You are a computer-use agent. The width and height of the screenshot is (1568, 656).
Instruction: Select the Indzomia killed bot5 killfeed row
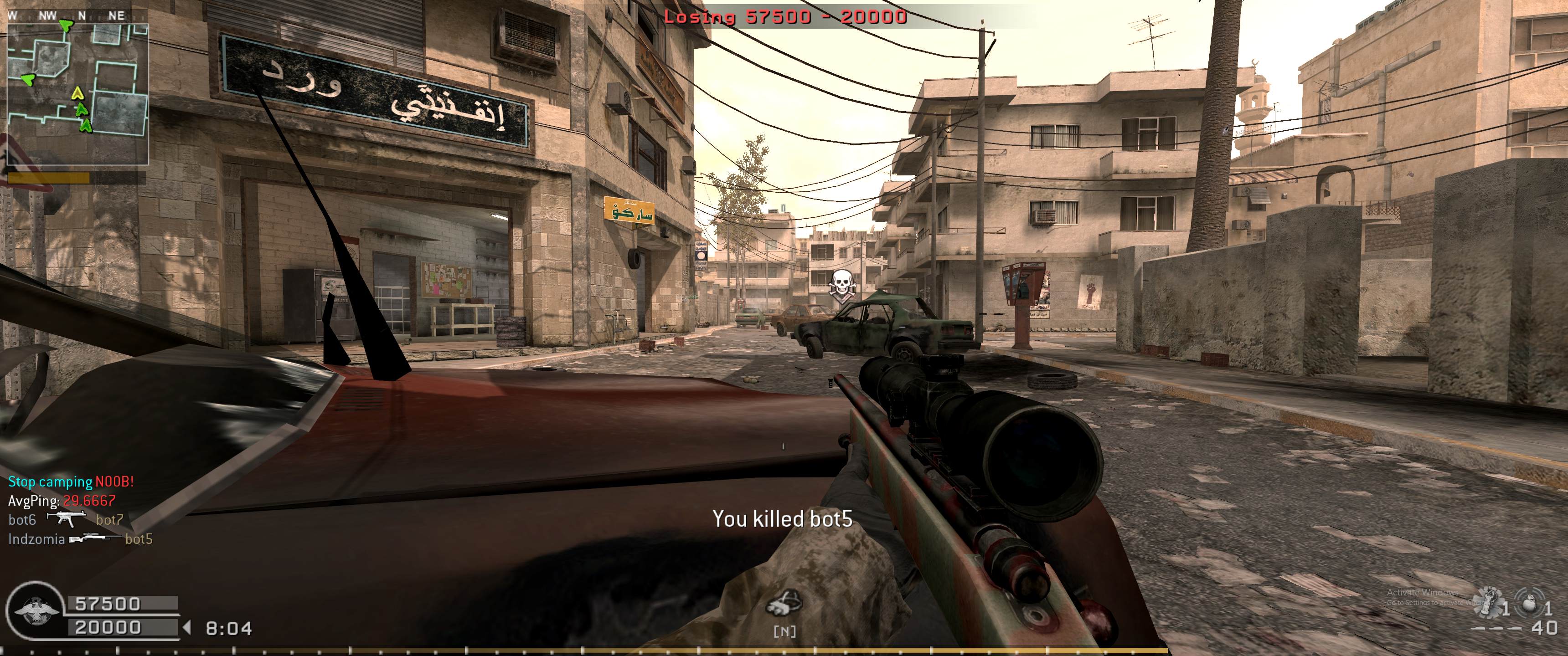(80, 539)
